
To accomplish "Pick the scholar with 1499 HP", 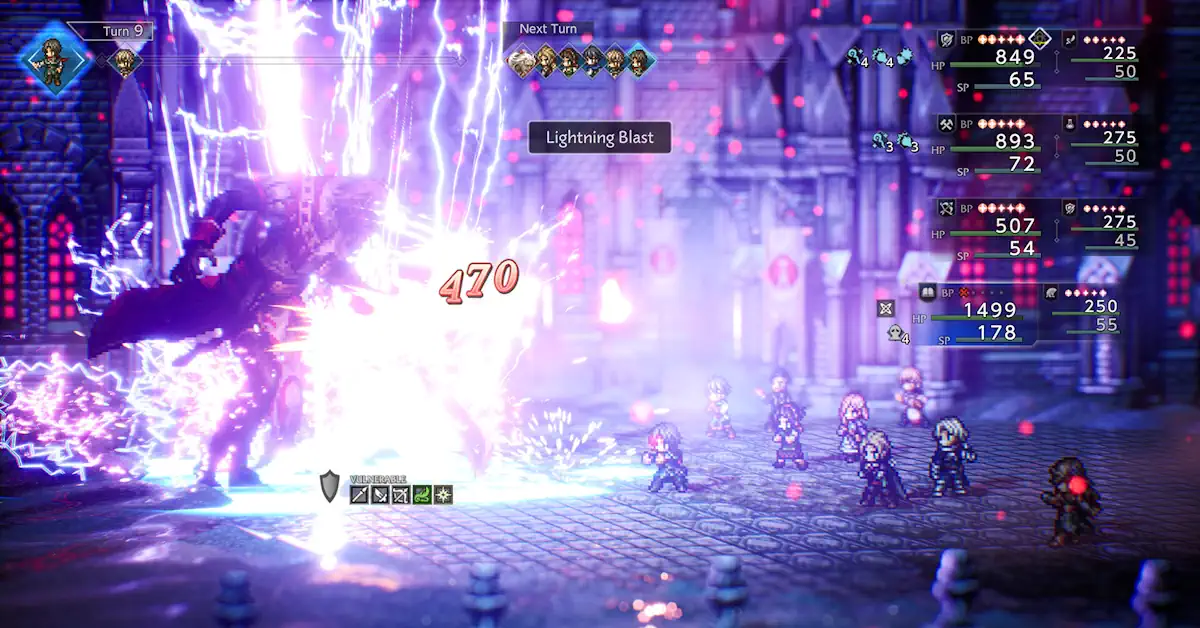I will point(990,310).
